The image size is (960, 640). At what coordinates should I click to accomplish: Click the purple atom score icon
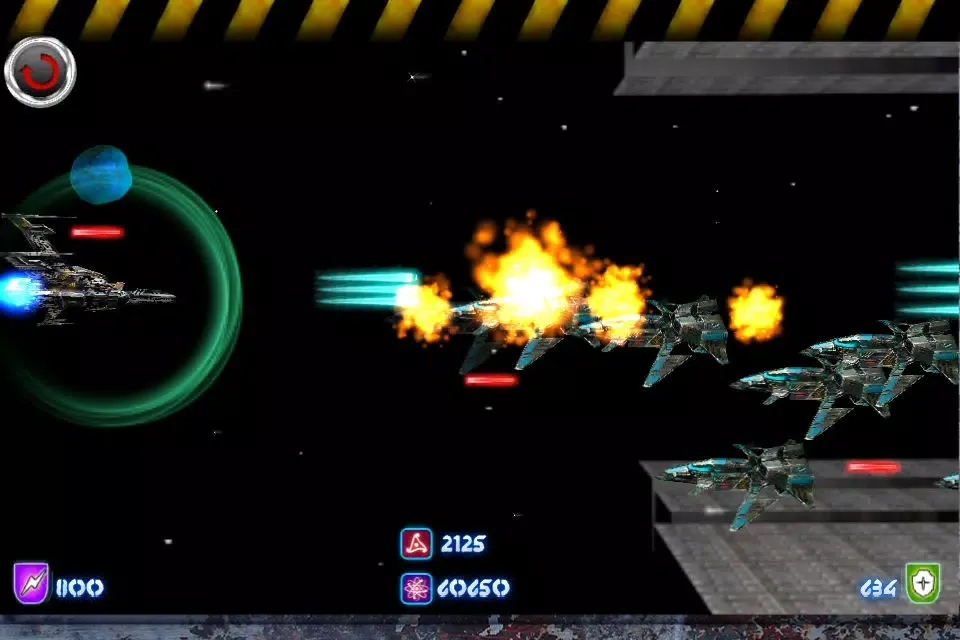416,588
